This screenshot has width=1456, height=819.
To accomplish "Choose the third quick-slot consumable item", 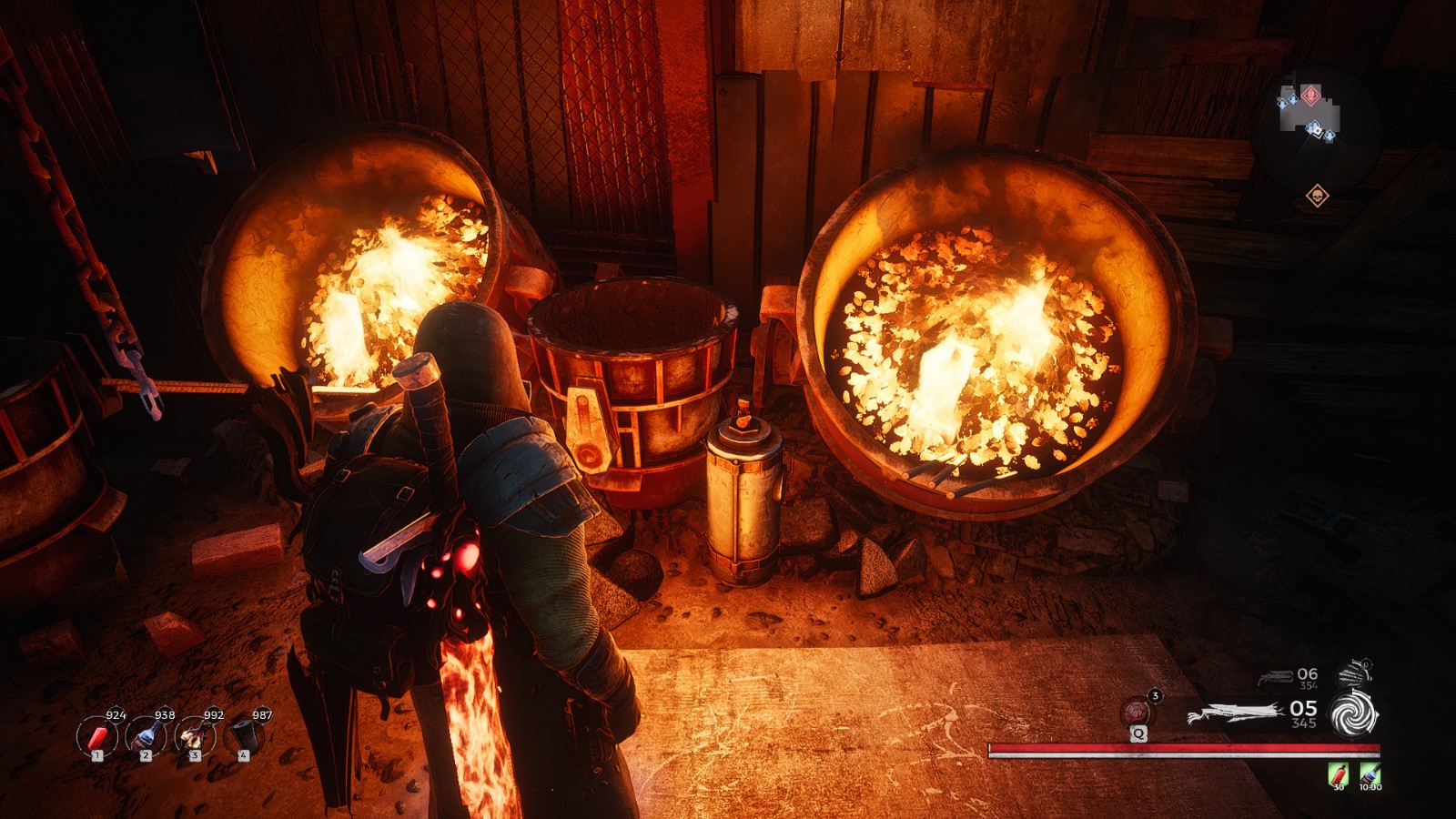I will (195, 735).
